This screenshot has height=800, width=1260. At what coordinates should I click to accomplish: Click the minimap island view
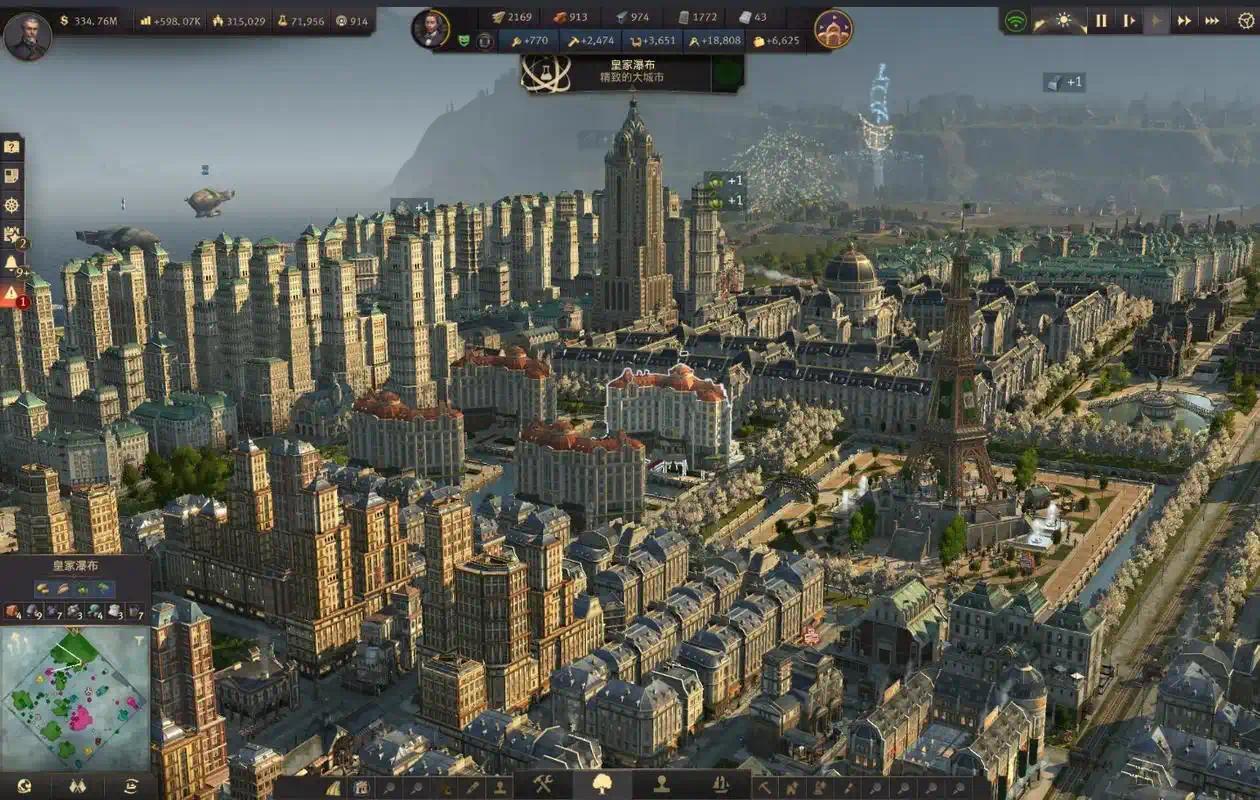coord(75,697)
